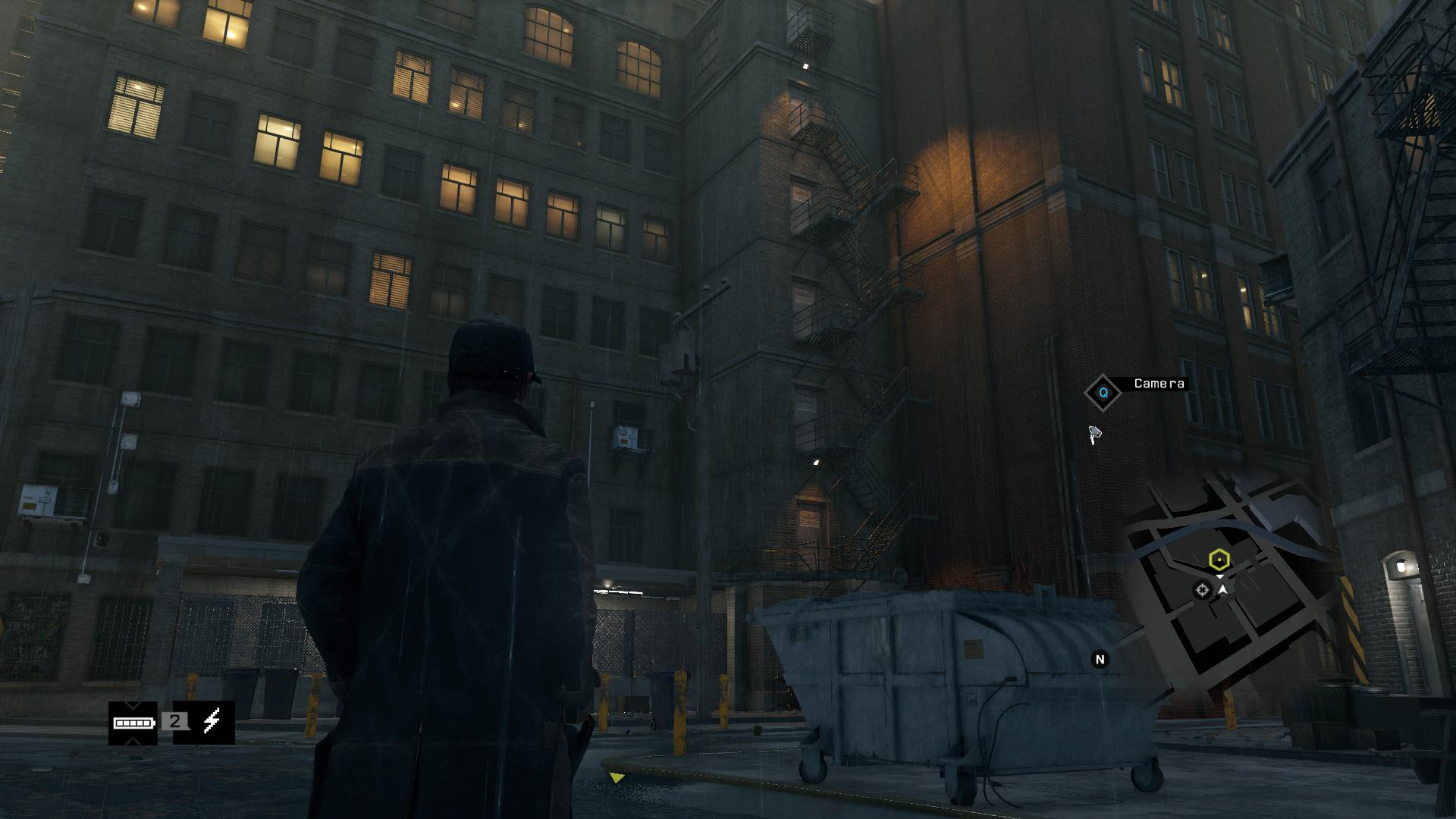Image resolution: width=1456 pixels, height=819 pixels.
Task: Activate the lightning bolt blackout icon
Action: coord(212,722)
